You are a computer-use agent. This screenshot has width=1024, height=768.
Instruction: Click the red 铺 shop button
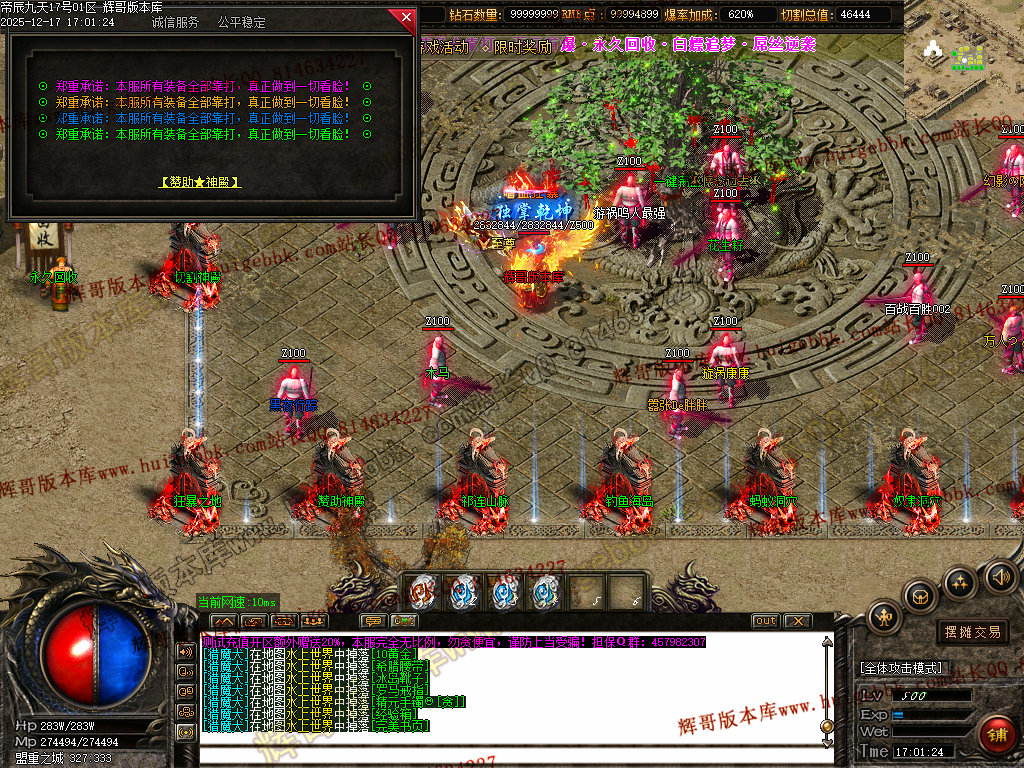coord(995,735)
